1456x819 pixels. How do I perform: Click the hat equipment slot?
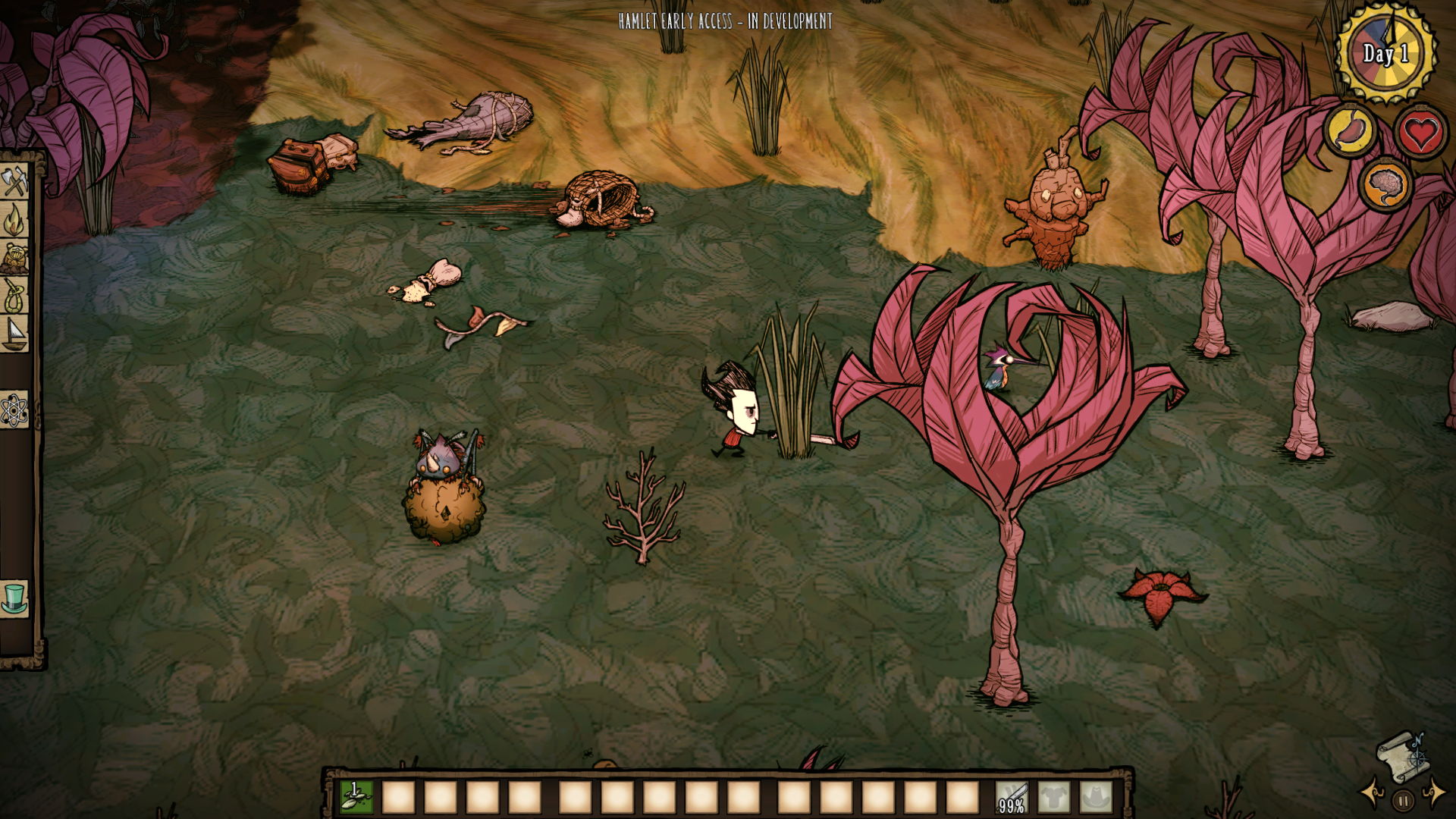click(1096, 798)
